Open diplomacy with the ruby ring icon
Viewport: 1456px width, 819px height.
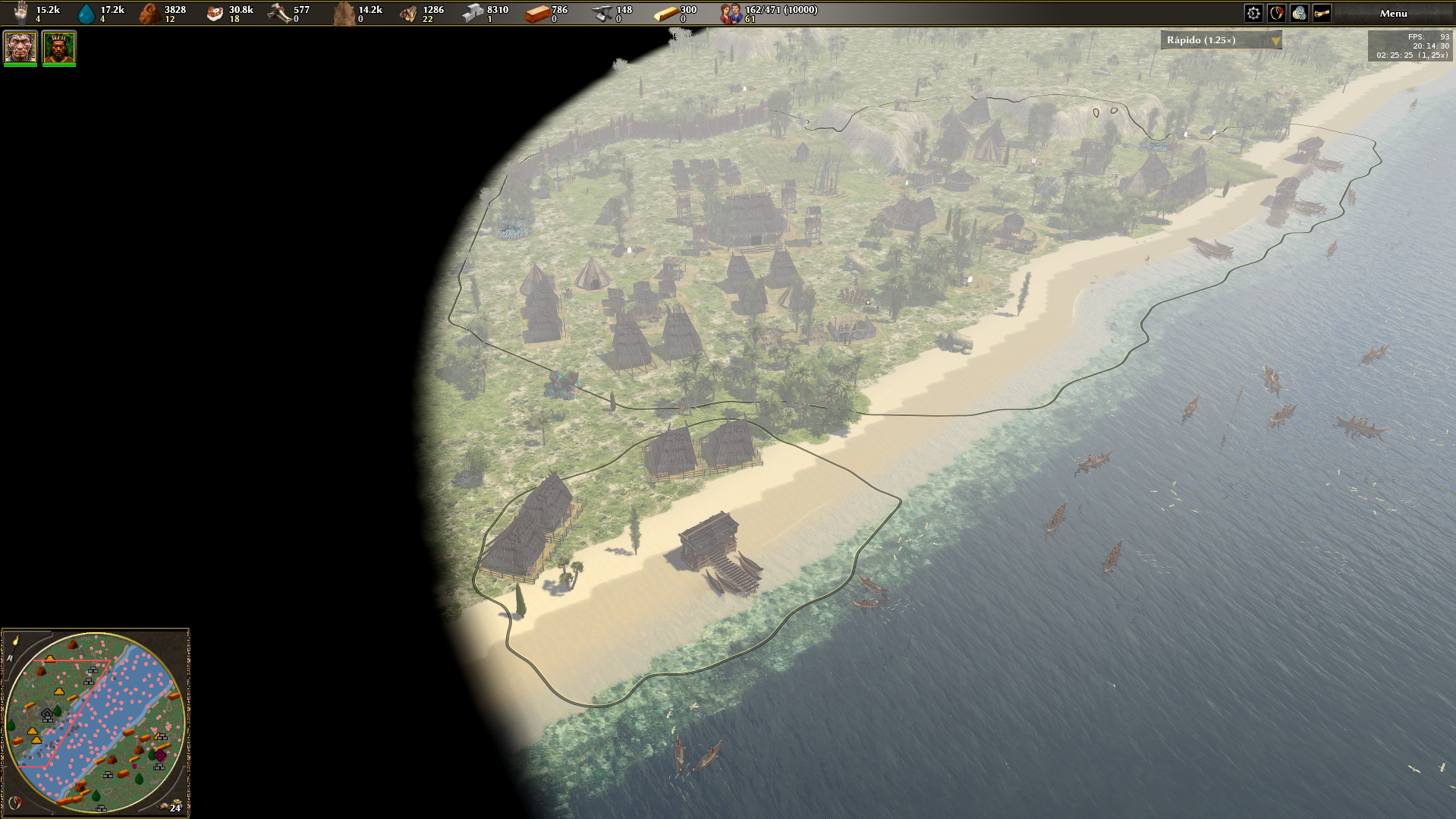[x=1276, y=13]
